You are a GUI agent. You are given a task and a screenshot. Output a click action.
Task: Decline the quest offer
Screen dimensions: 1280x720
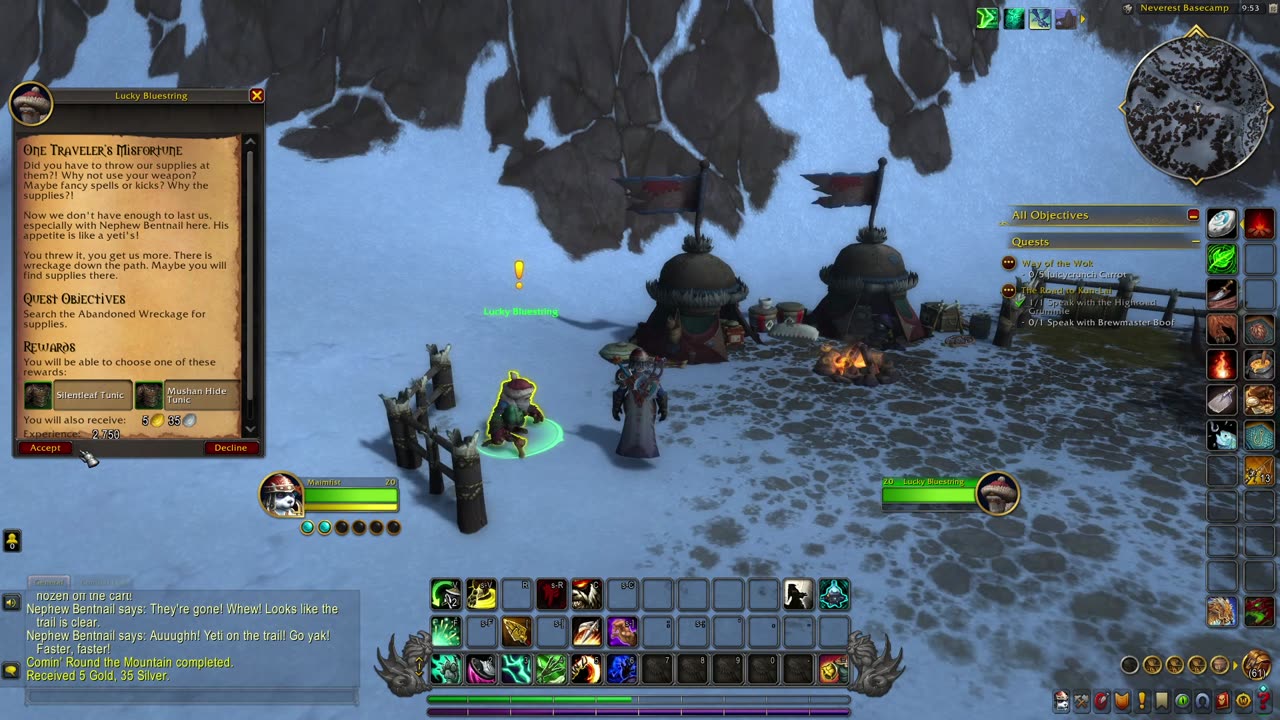point(230,448)
